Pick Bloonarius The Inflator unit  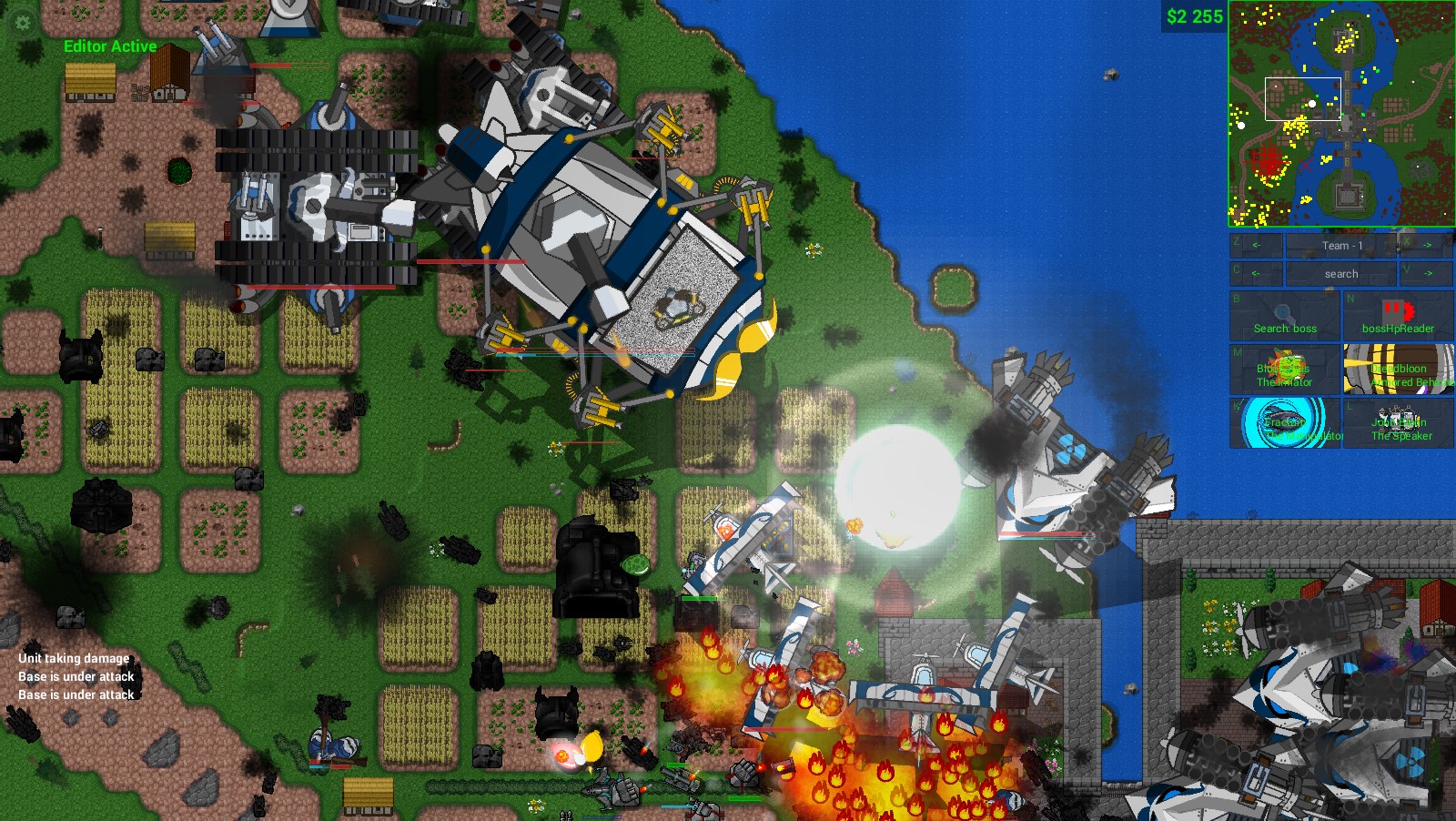(1285, 370)
